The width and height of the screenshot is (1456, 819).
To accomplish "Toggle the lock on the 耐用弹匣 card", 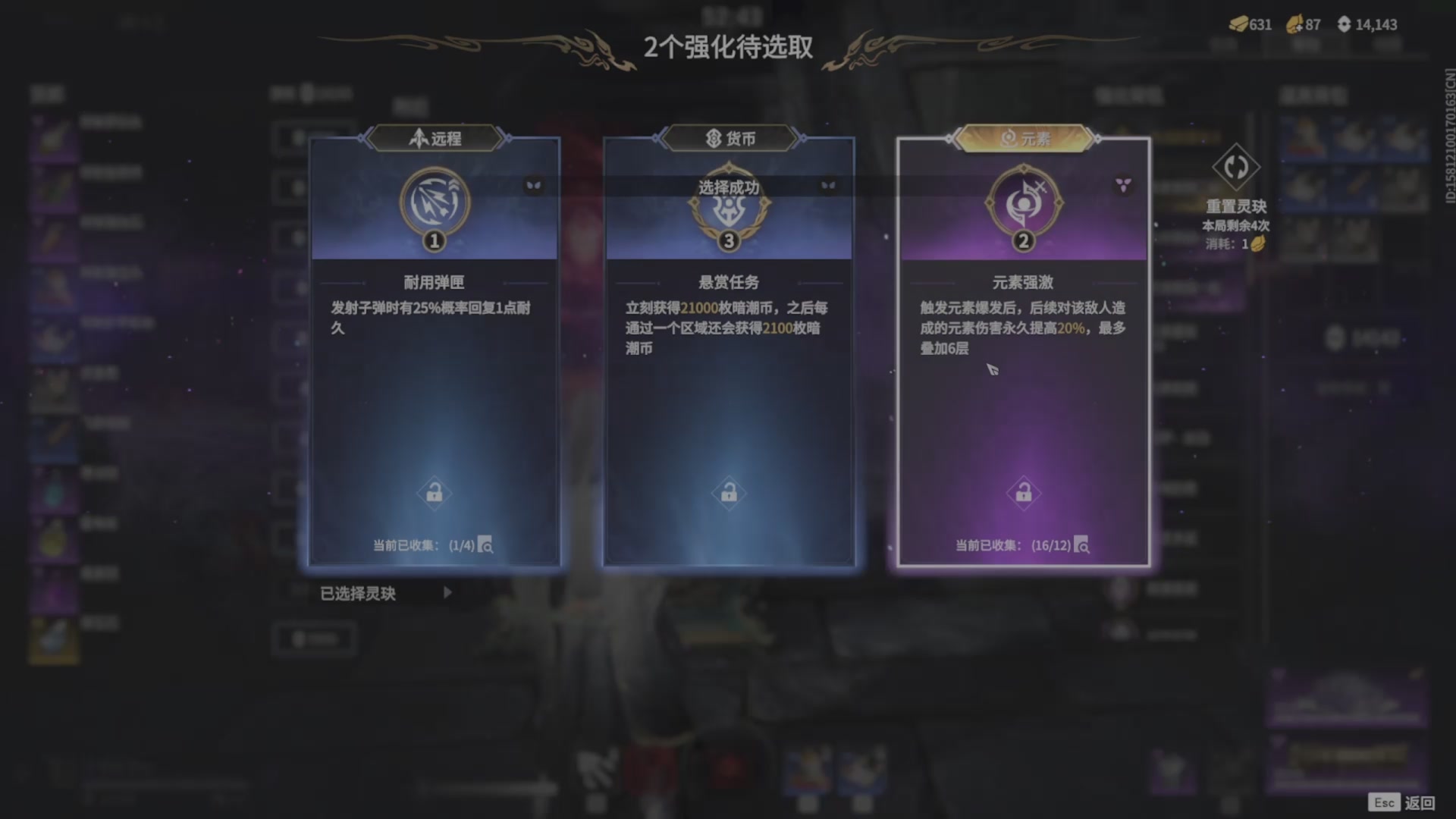I will 435,492.
